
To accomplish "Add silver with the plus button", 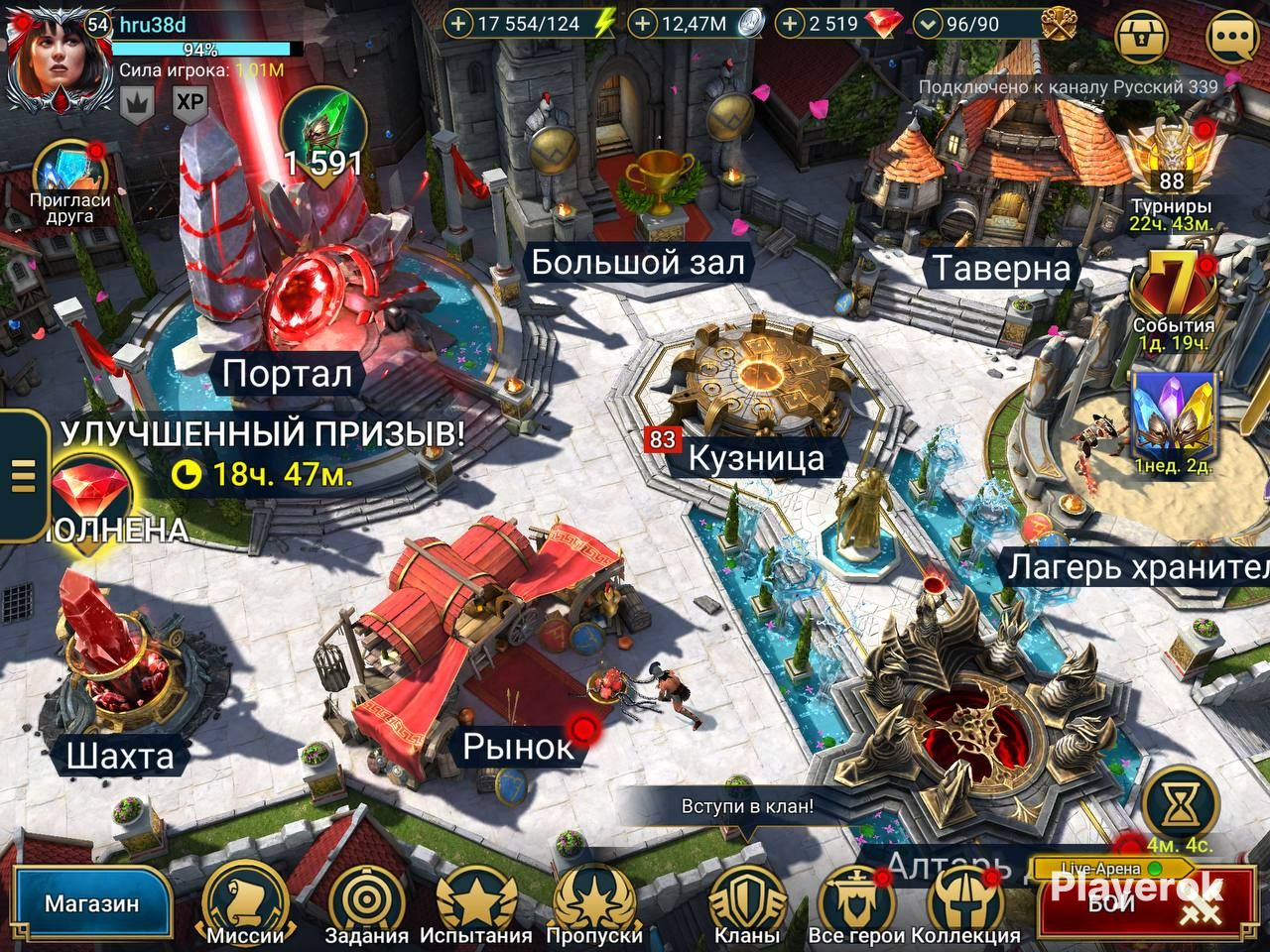I will [x=643, y=24].
